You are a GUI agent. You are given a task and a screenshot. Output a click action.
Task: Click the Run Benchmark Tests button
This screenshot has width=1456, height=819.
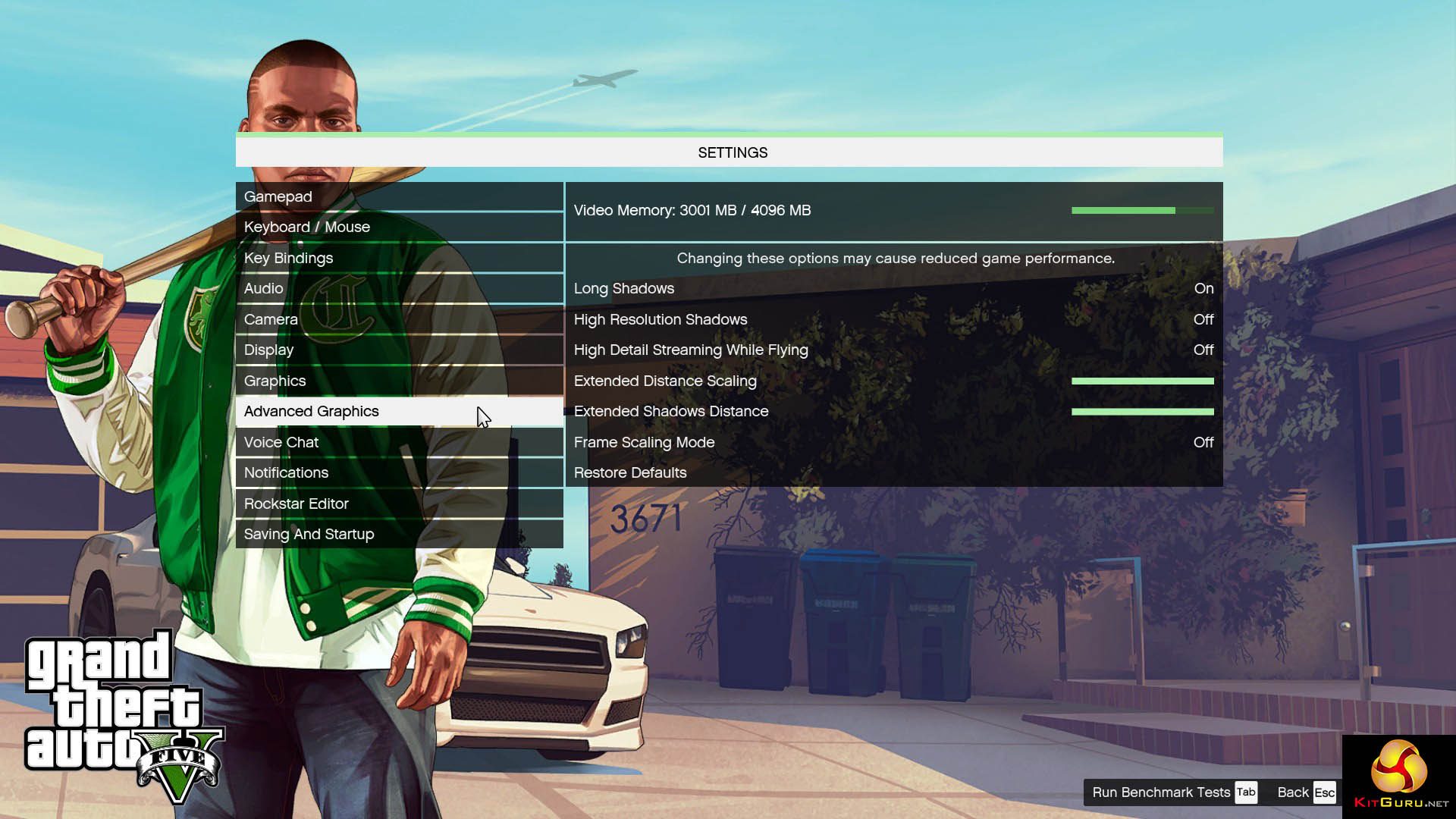tap(1174, 792)
